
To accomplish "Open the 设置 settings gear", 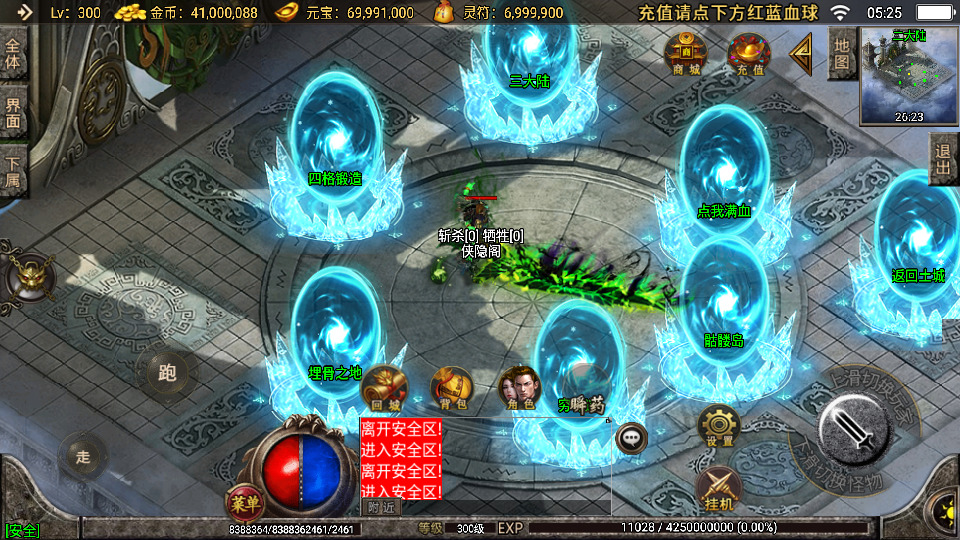I will pos(718,426).
